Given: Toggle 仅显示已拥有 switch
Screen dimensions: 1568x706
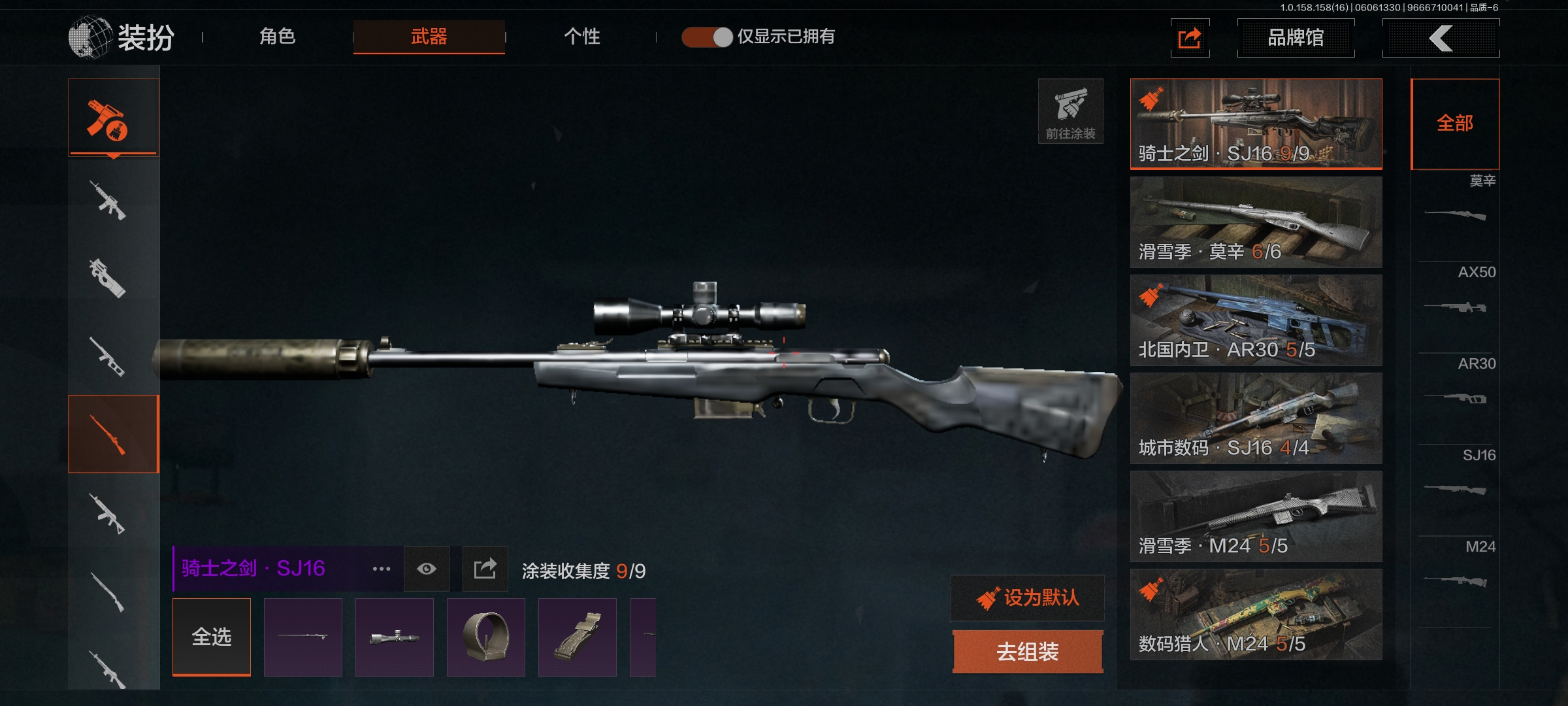Looking at the screenshot, I should coord(708,37).
